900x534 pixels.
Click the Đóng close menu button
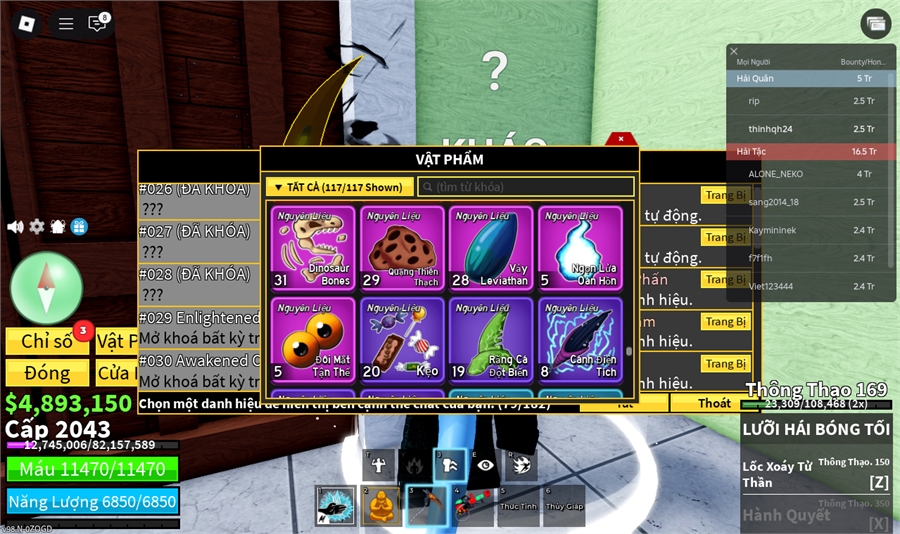coord(47,373)
